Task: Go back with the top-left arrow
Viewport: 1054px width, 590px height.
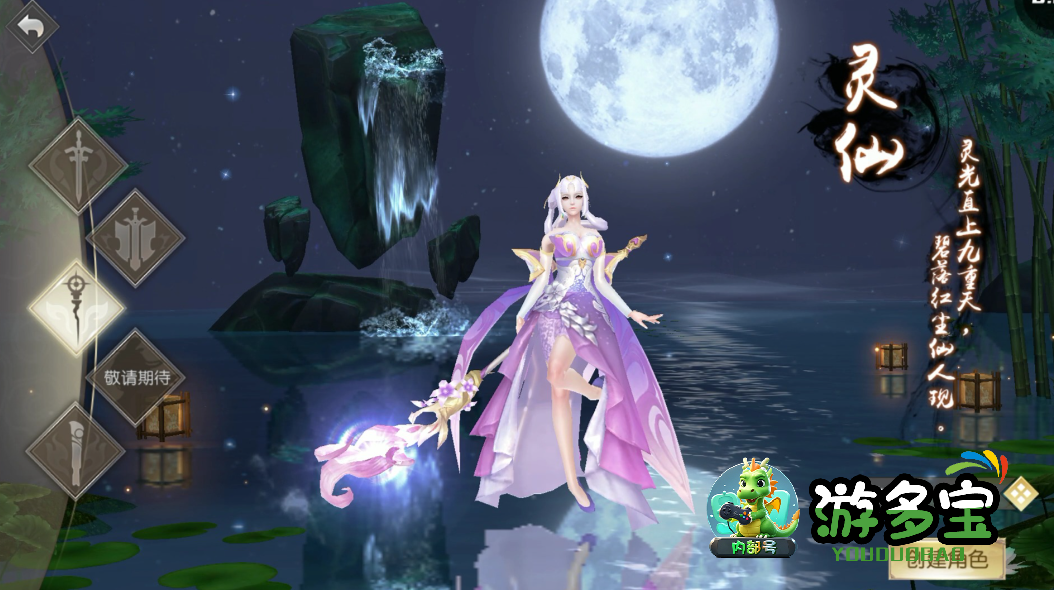Action: tap(31, 27)
